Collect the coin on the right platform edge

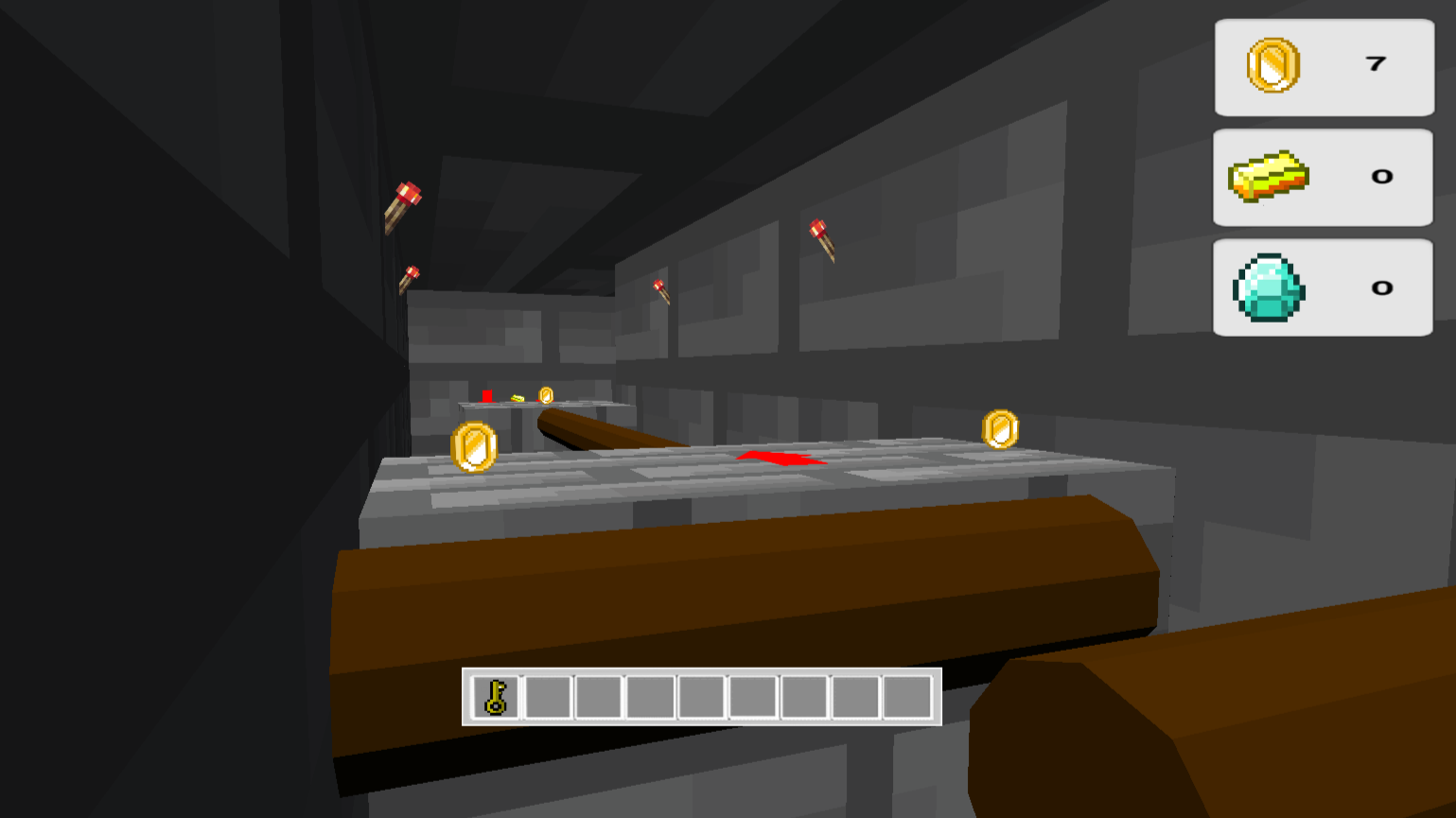tap(1002, 427)
